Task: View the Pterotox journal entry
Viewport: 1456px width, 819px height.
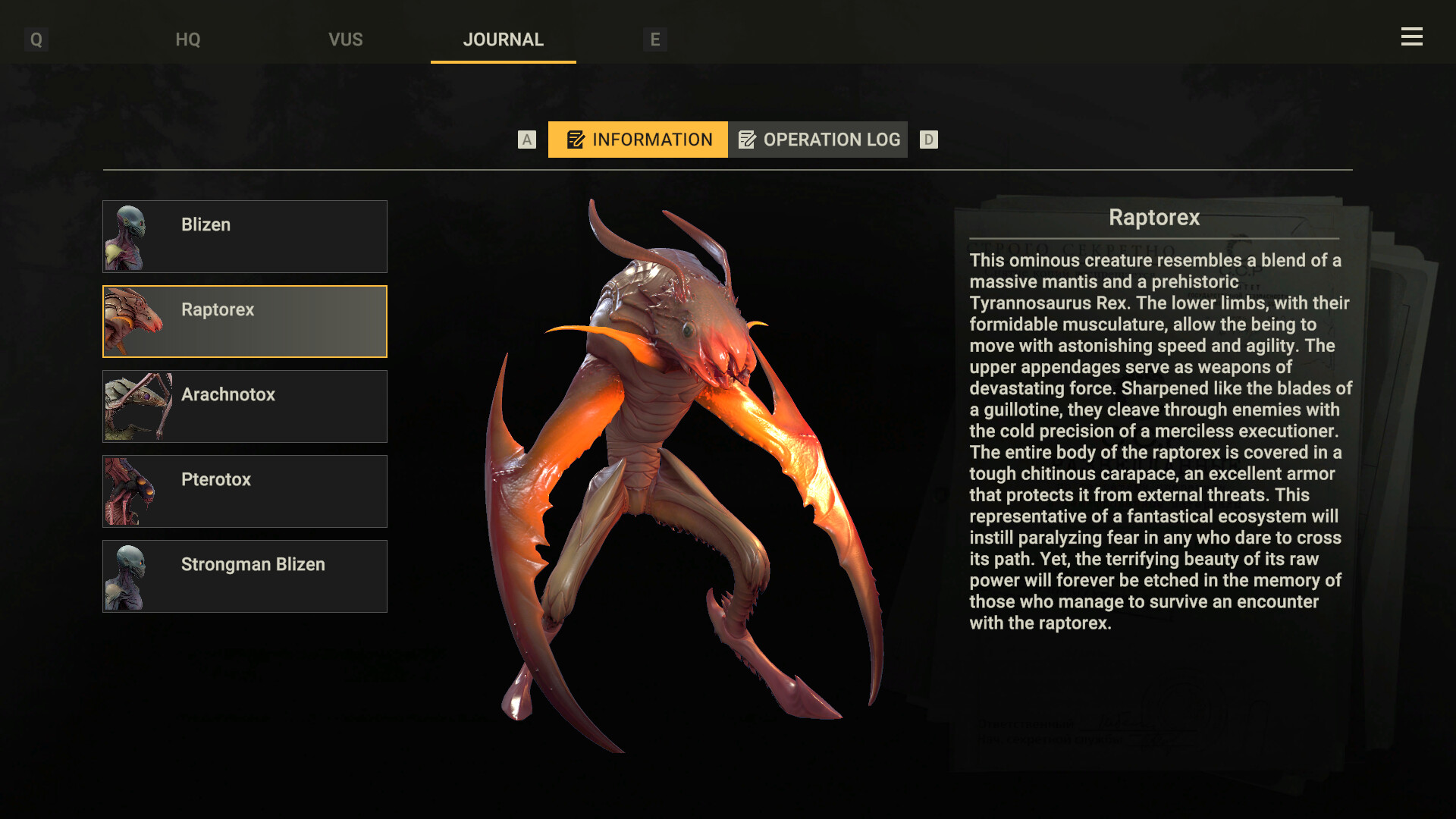Action: 244,491
